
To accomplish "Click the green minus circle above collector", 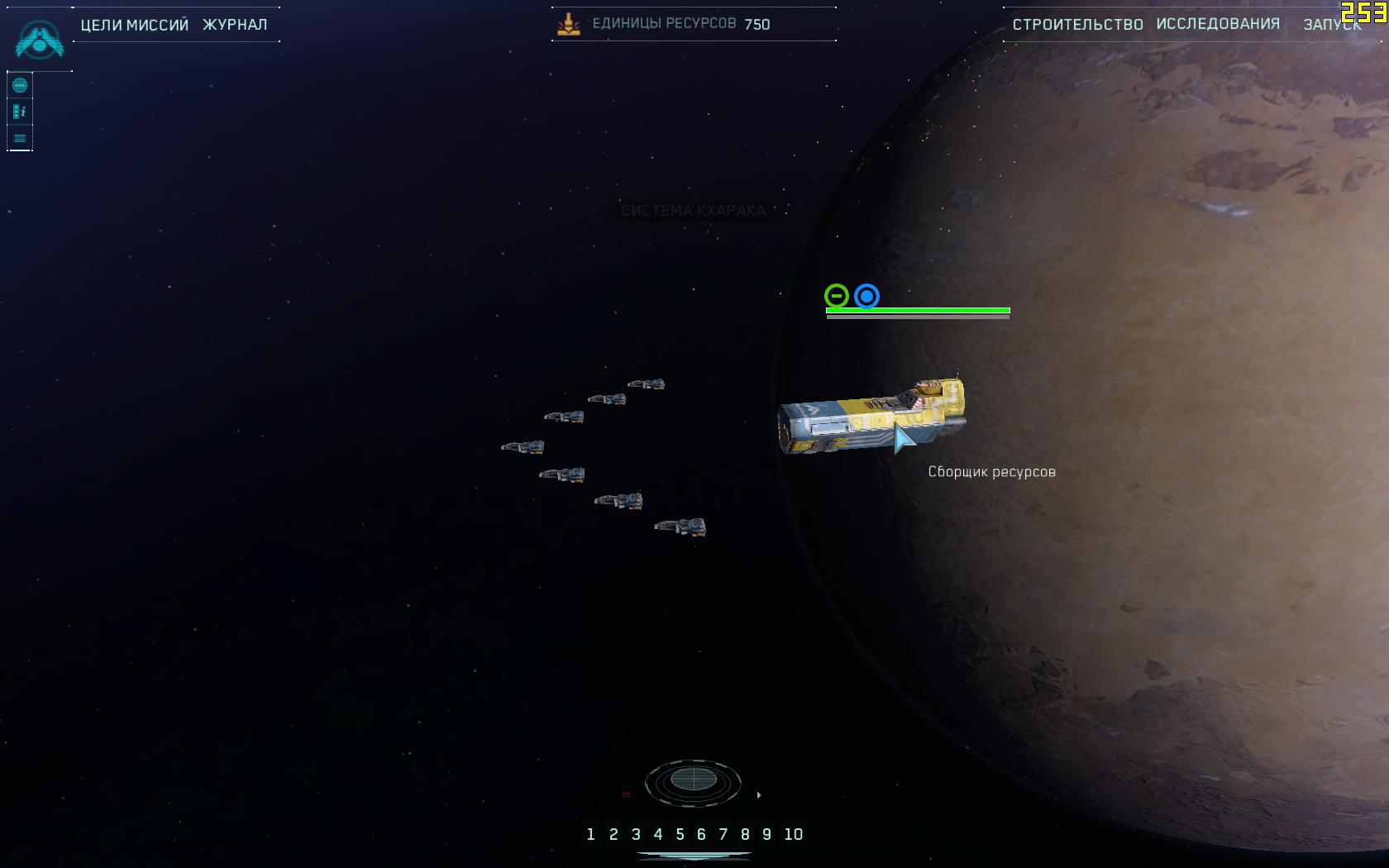I will click(837, 296).
